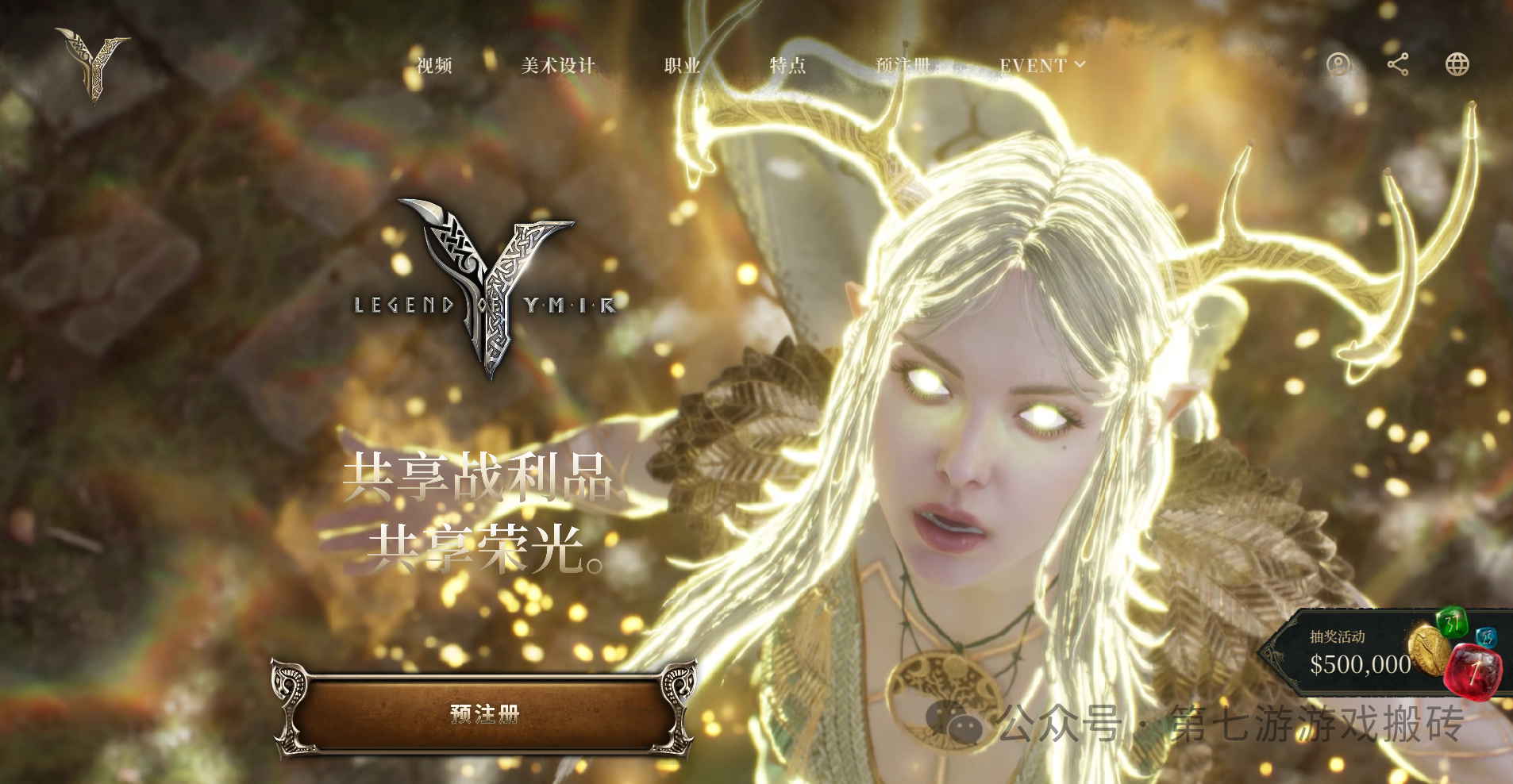Expand the EVENT dropdown
This screenshot has width=1513, height=784.
(1041, 66)
